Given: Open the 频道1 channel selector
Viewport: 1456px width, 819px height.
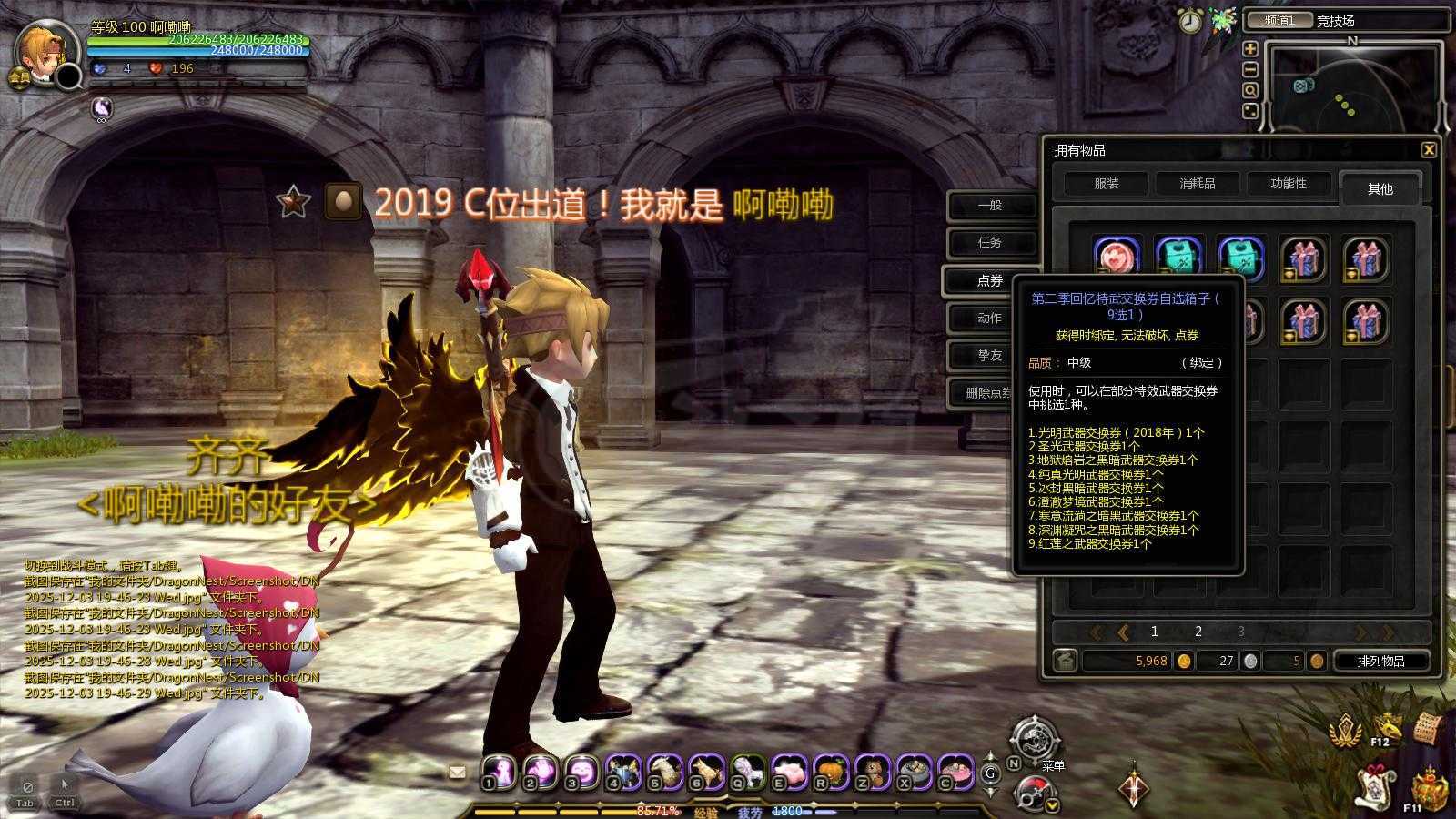Looking at the screenshot, I should [1280, 20].
